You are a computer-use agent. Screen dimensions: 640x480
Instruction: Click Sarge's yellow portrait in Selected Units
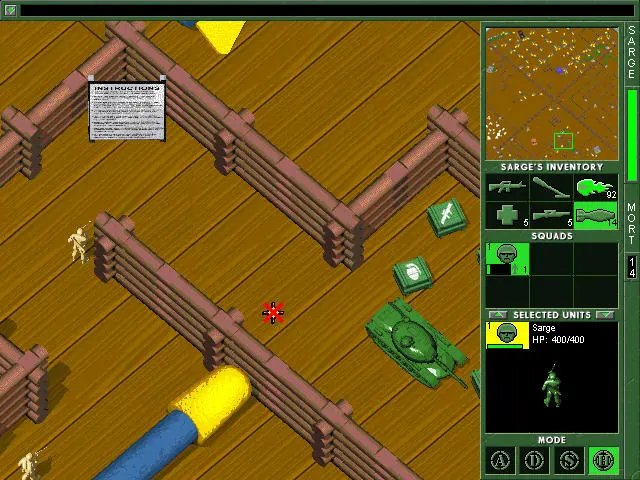pyautogui.click(x=507, y=336)
